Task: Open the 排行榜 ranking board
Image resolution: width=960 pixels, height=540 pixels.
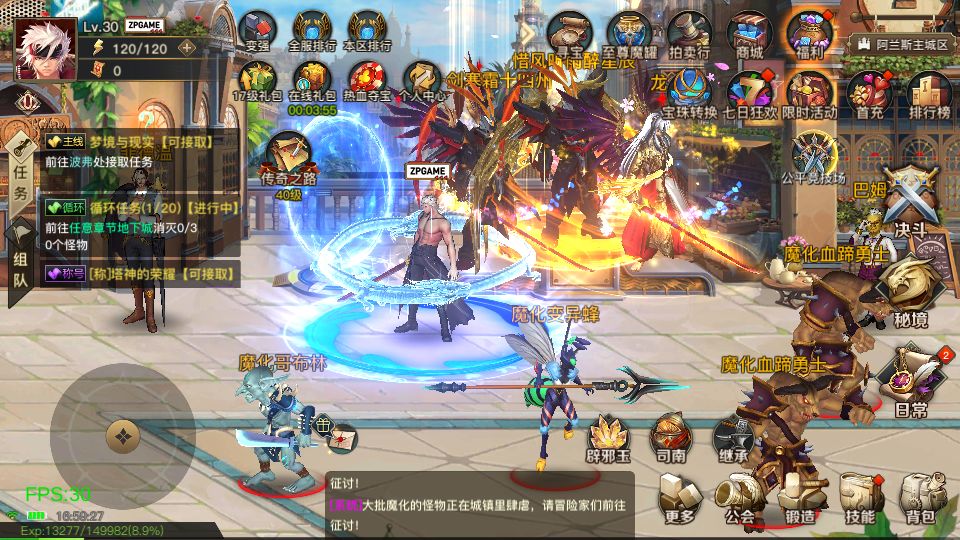Action: [x=928, y=92]
